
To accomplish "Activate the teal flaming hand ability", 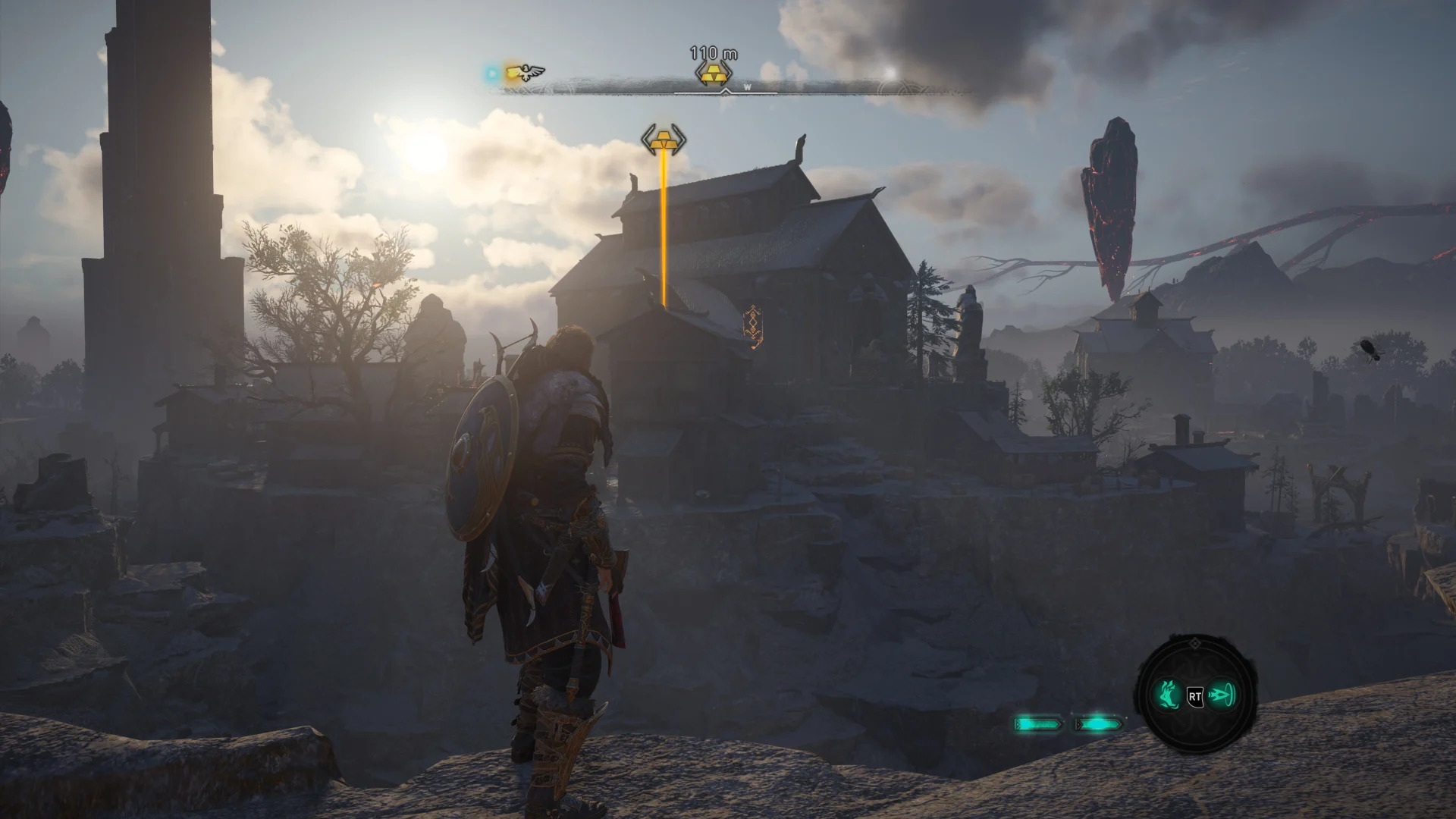I will pyautogui.click(x=1168, y=694).
